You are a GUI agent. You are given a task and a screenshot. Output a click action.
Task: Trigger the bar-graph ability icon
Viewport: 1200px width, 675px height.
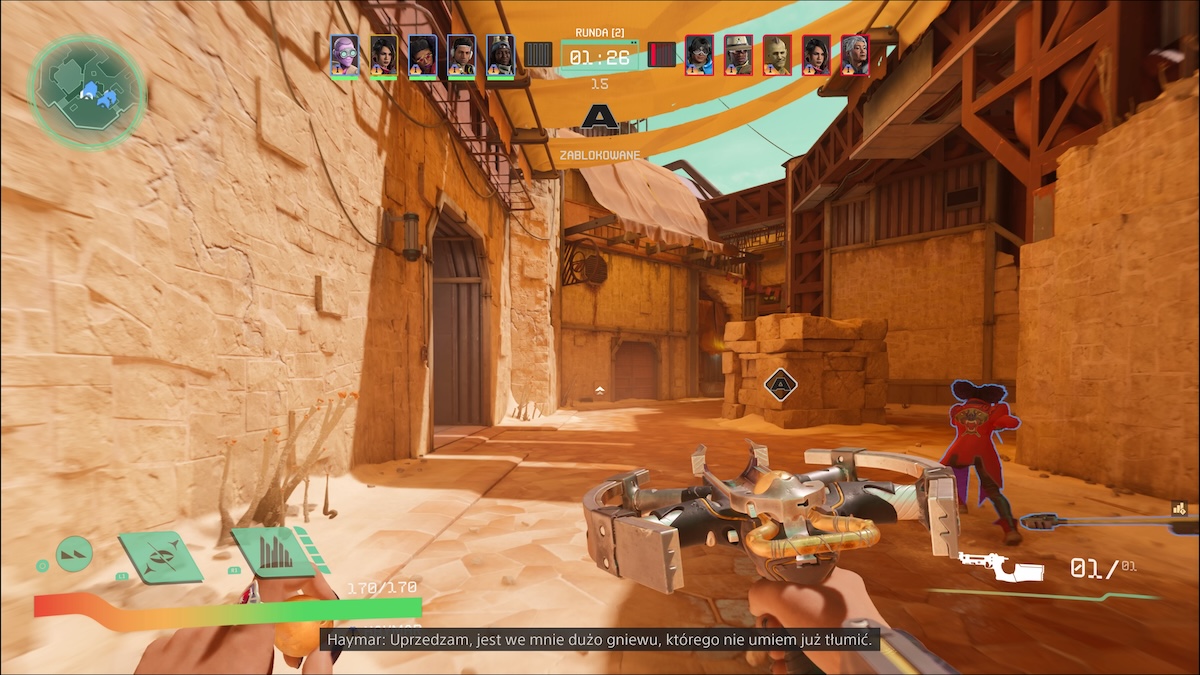(x=270, y=552)
